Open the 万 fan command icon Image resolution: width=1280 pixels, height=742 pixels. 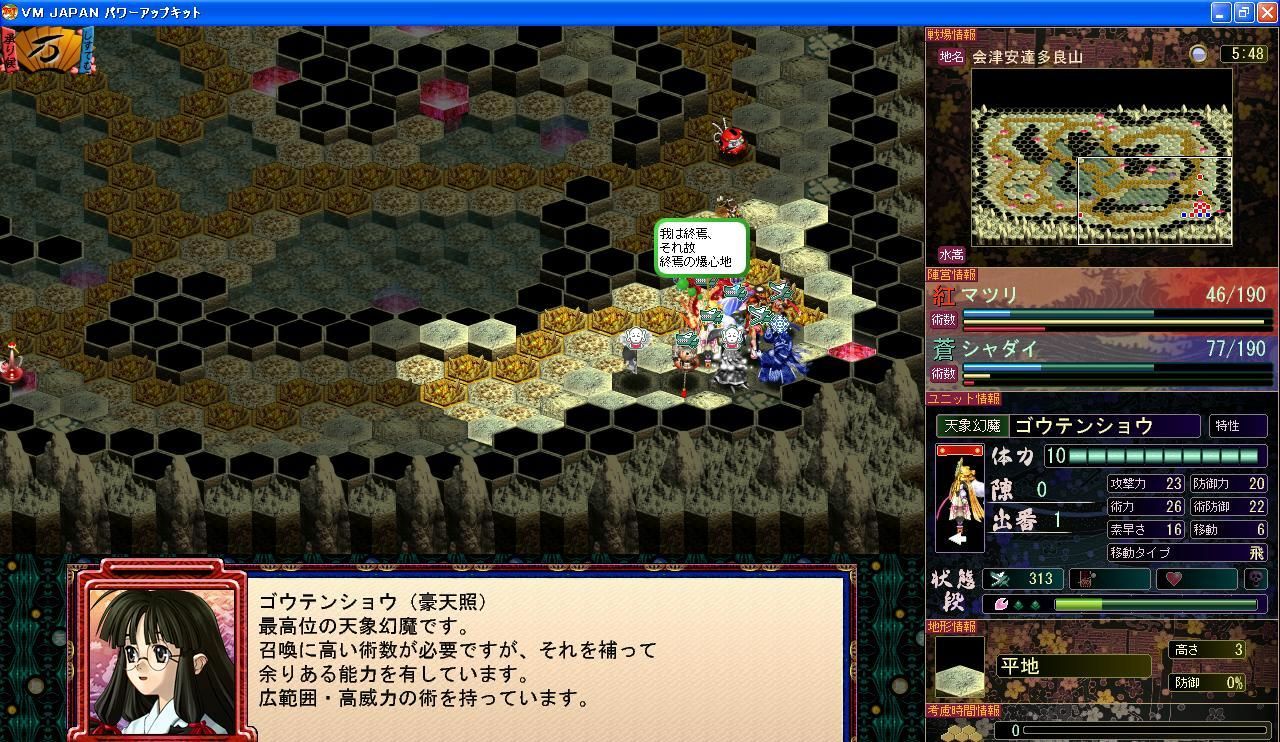(x=49, y=47)
